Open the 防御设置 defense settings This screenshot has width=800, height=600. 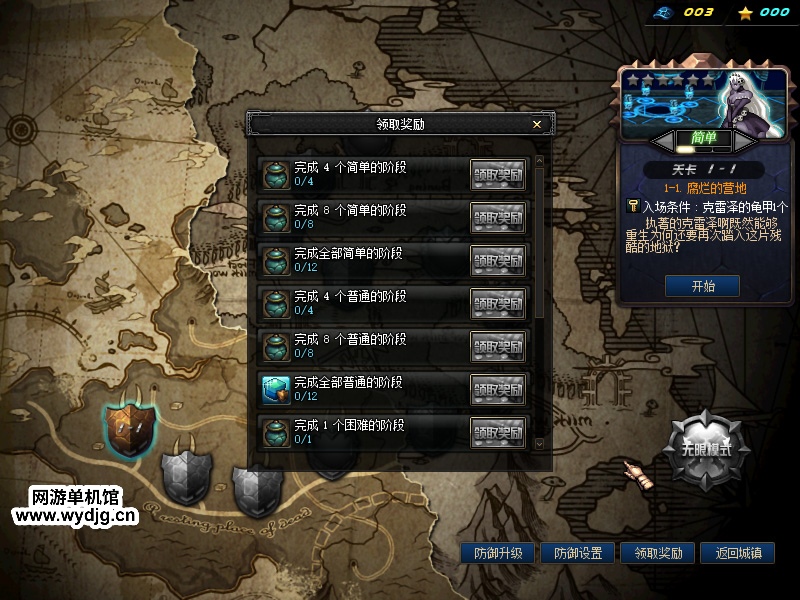[578, 553]
